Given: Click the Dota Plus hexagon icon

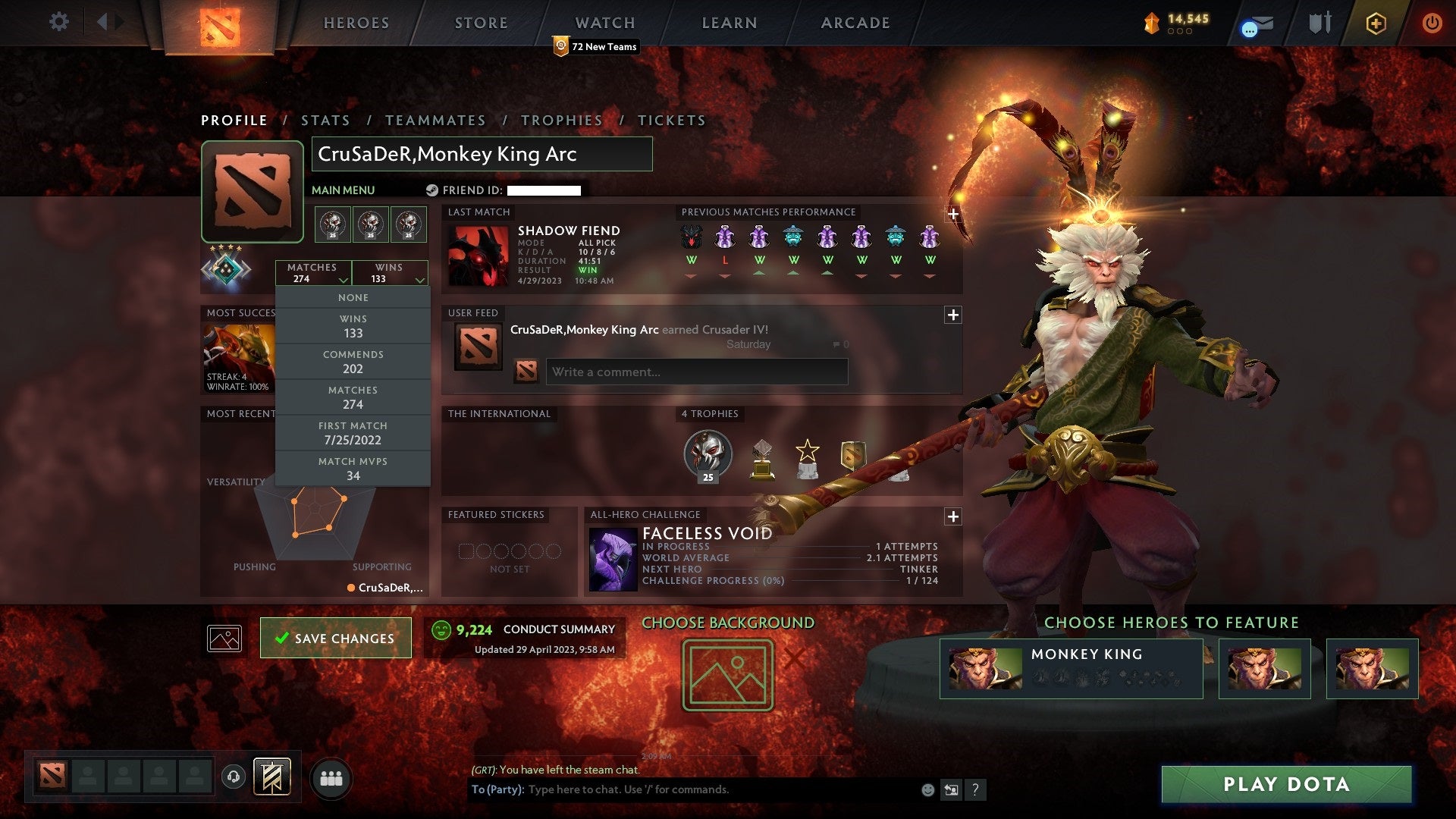Looking at the screenshot, I should (1376, 23).
